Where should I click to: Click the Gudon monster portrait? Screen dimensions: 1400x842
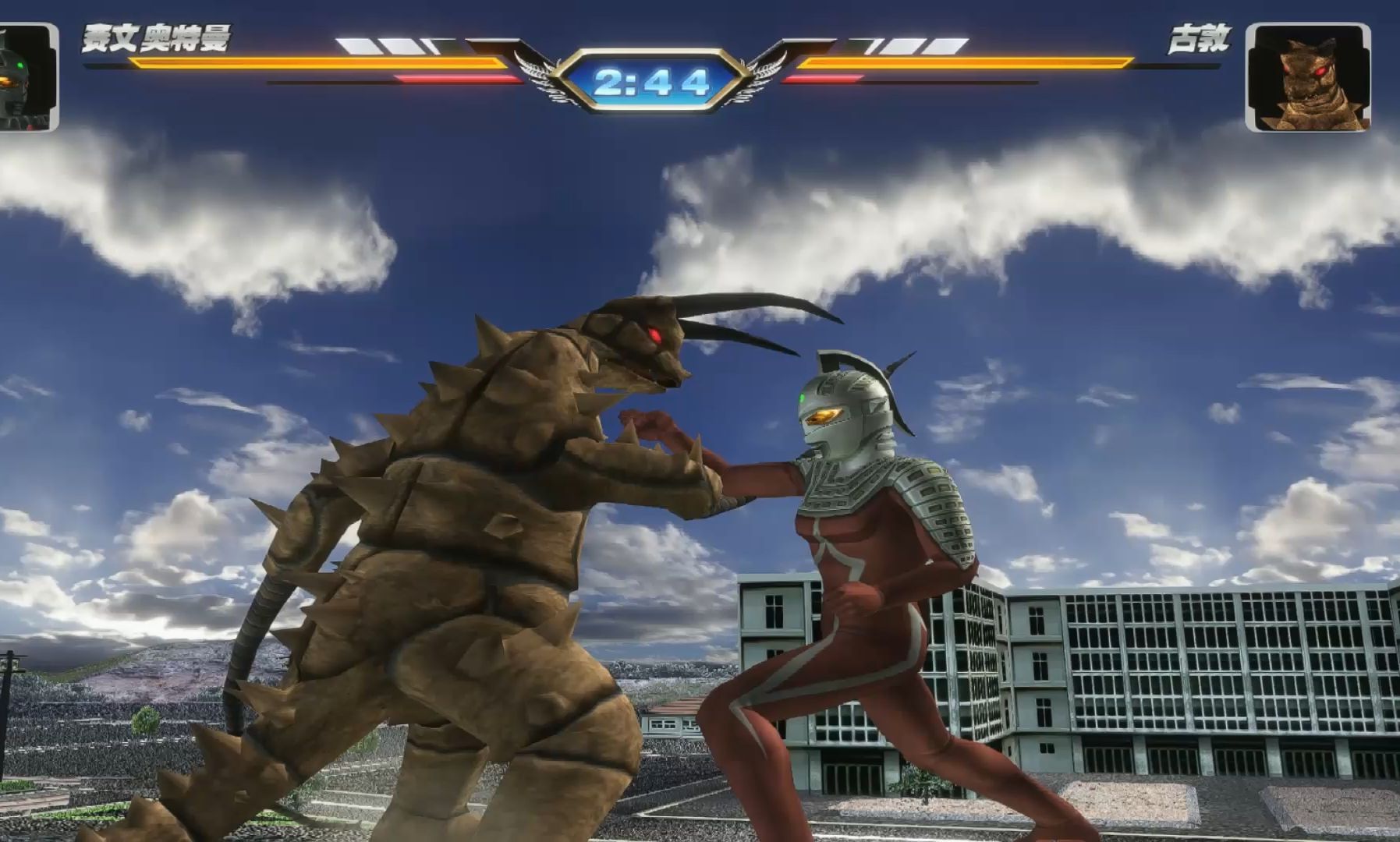pyautogui.click(x=1307, y=77)
